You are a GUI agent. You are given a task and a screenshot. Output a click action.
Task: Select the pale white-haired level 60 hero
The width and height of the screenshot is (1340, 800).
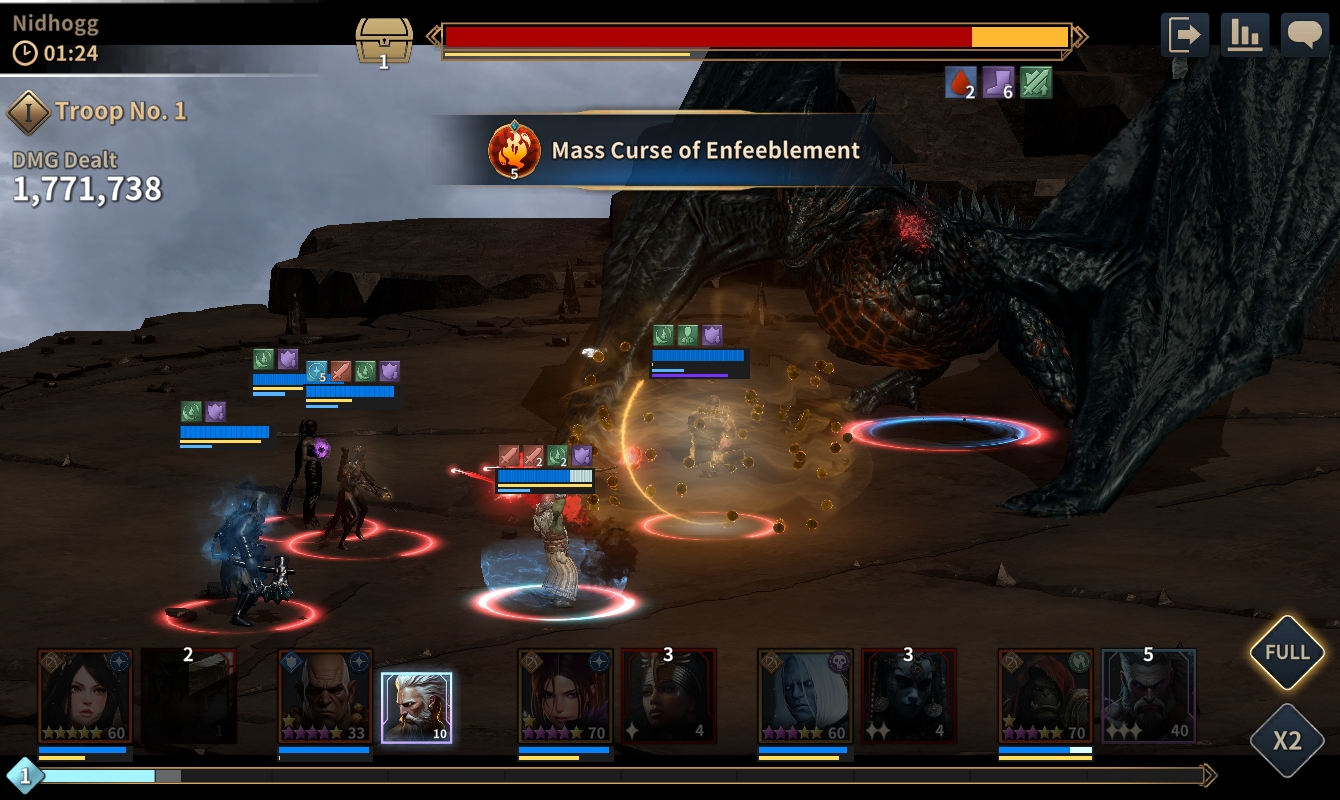click(805, 696)
